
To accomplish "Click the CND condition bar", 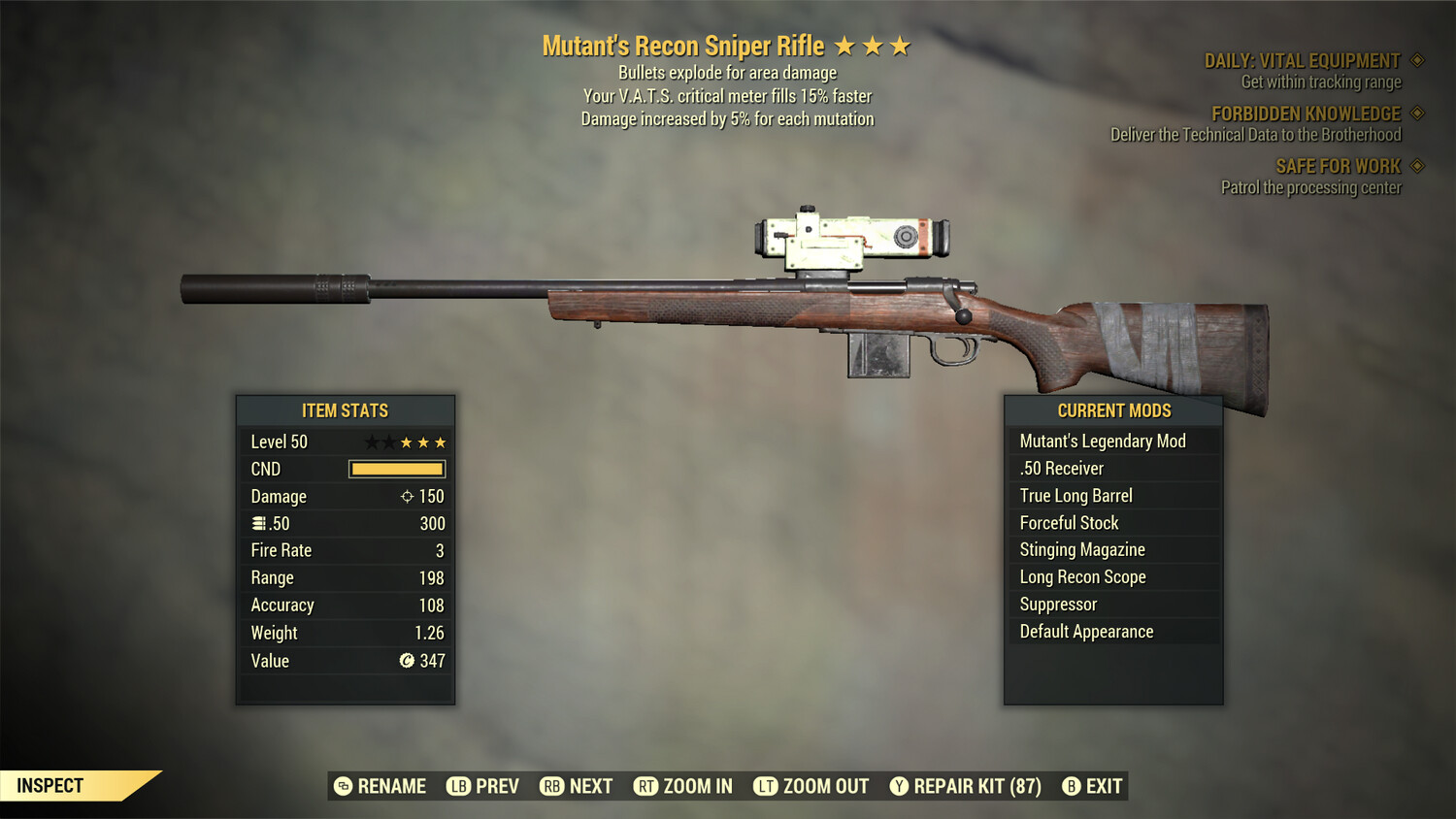I will coord(396,469).
